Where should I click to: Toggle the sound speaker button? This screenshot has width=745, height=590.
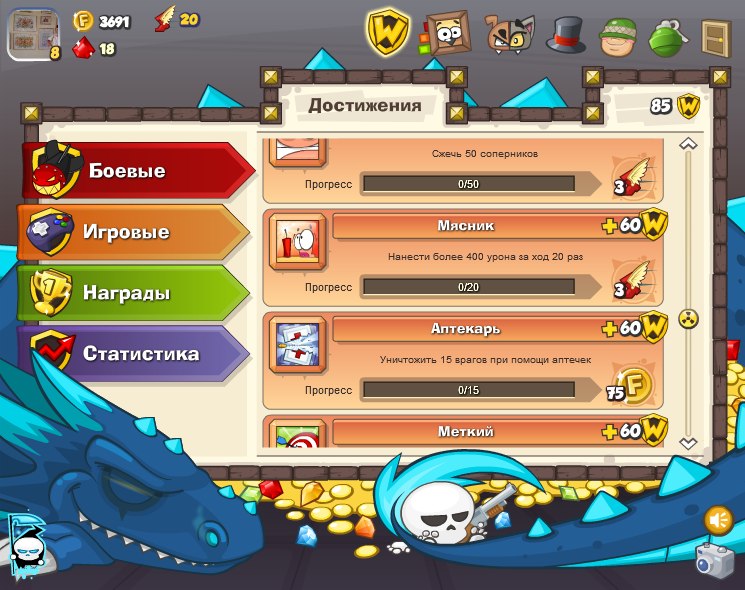tap(717, 520)
